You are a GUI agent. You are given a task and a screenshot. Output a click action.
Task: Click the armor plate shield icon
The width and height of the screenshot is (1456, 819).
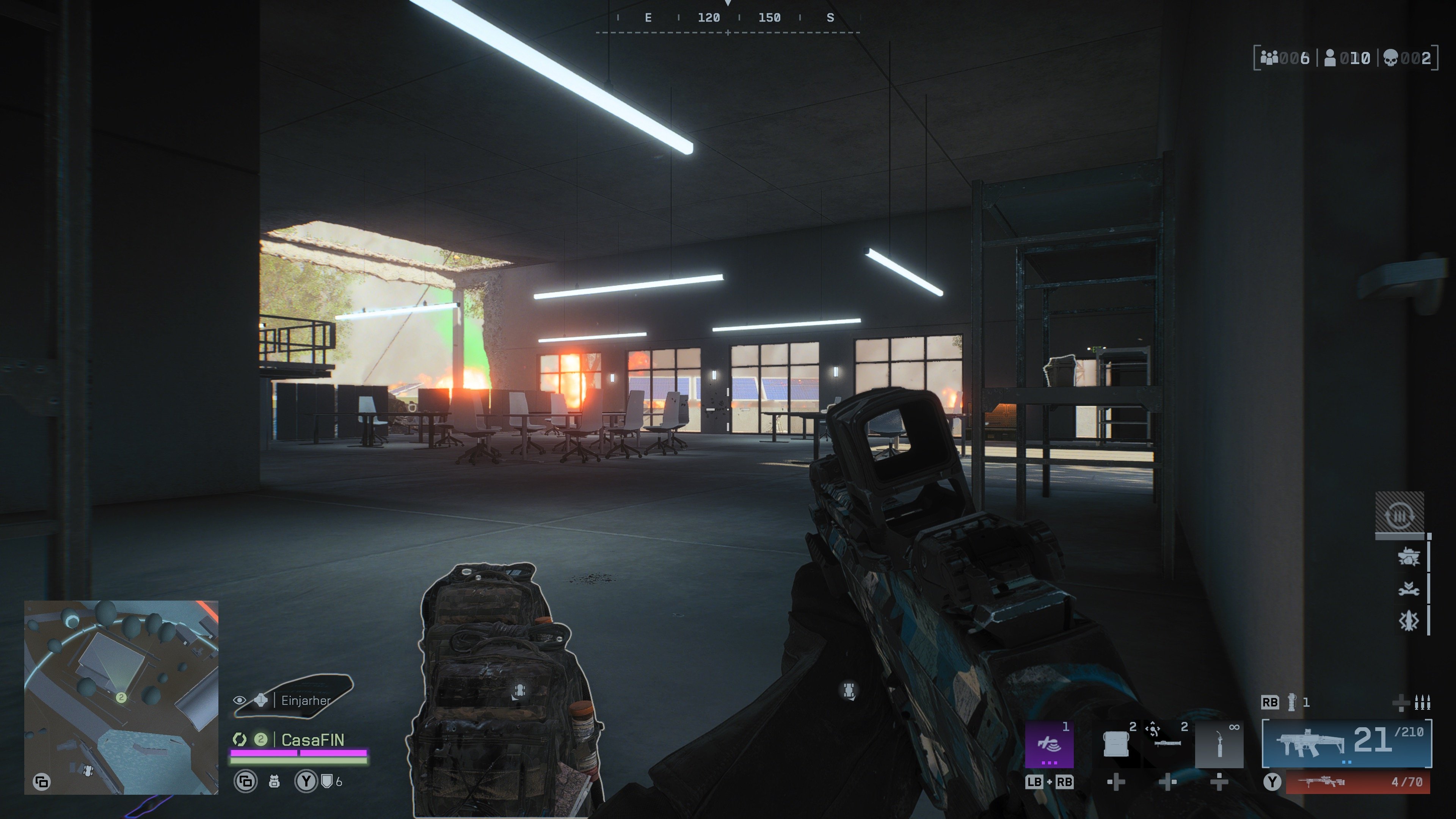pos(327,781)
